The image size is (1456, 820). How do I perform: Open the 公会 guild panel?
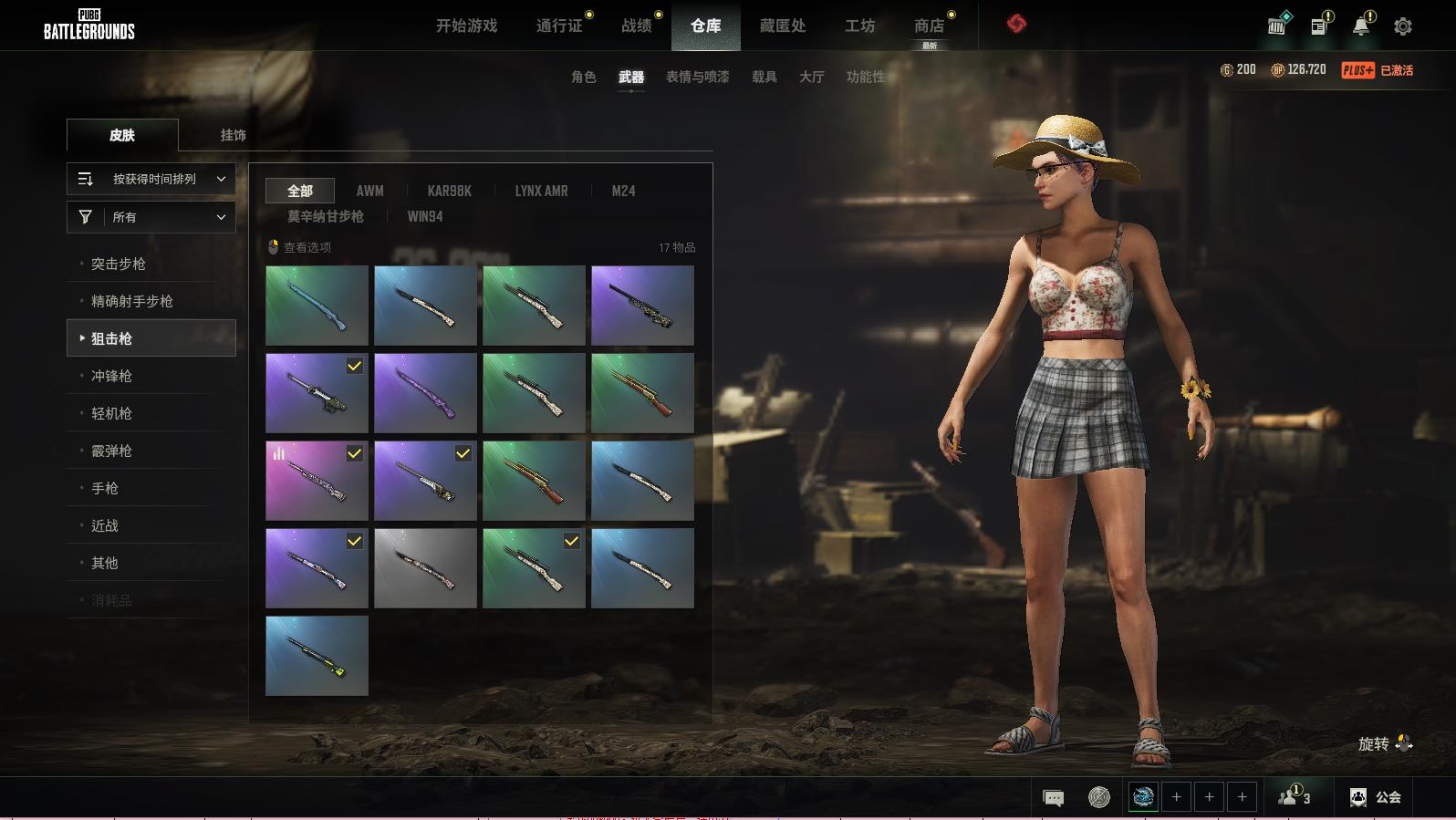[1376, 797]
